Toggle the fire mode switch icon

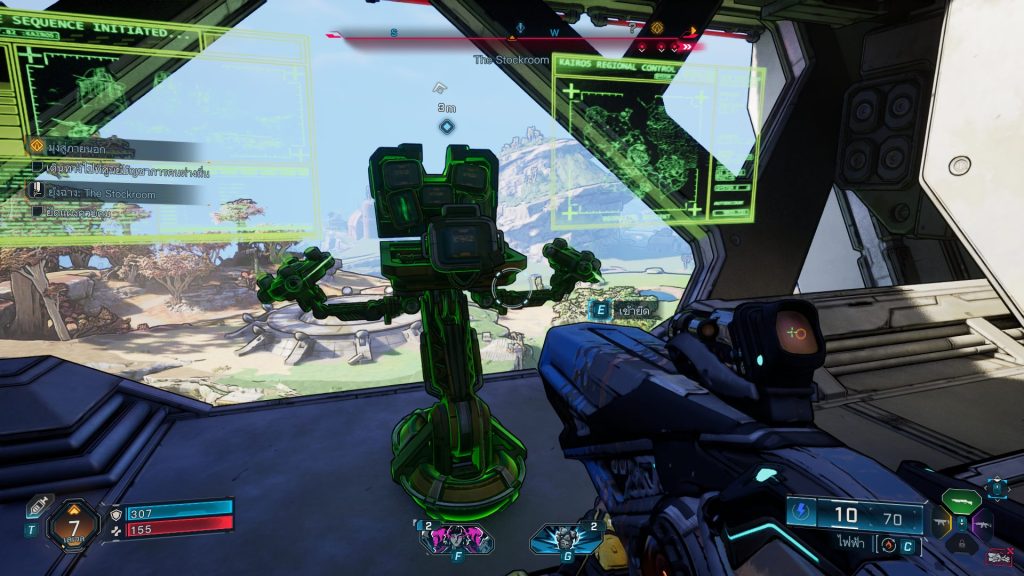click(x=889, y=544)
